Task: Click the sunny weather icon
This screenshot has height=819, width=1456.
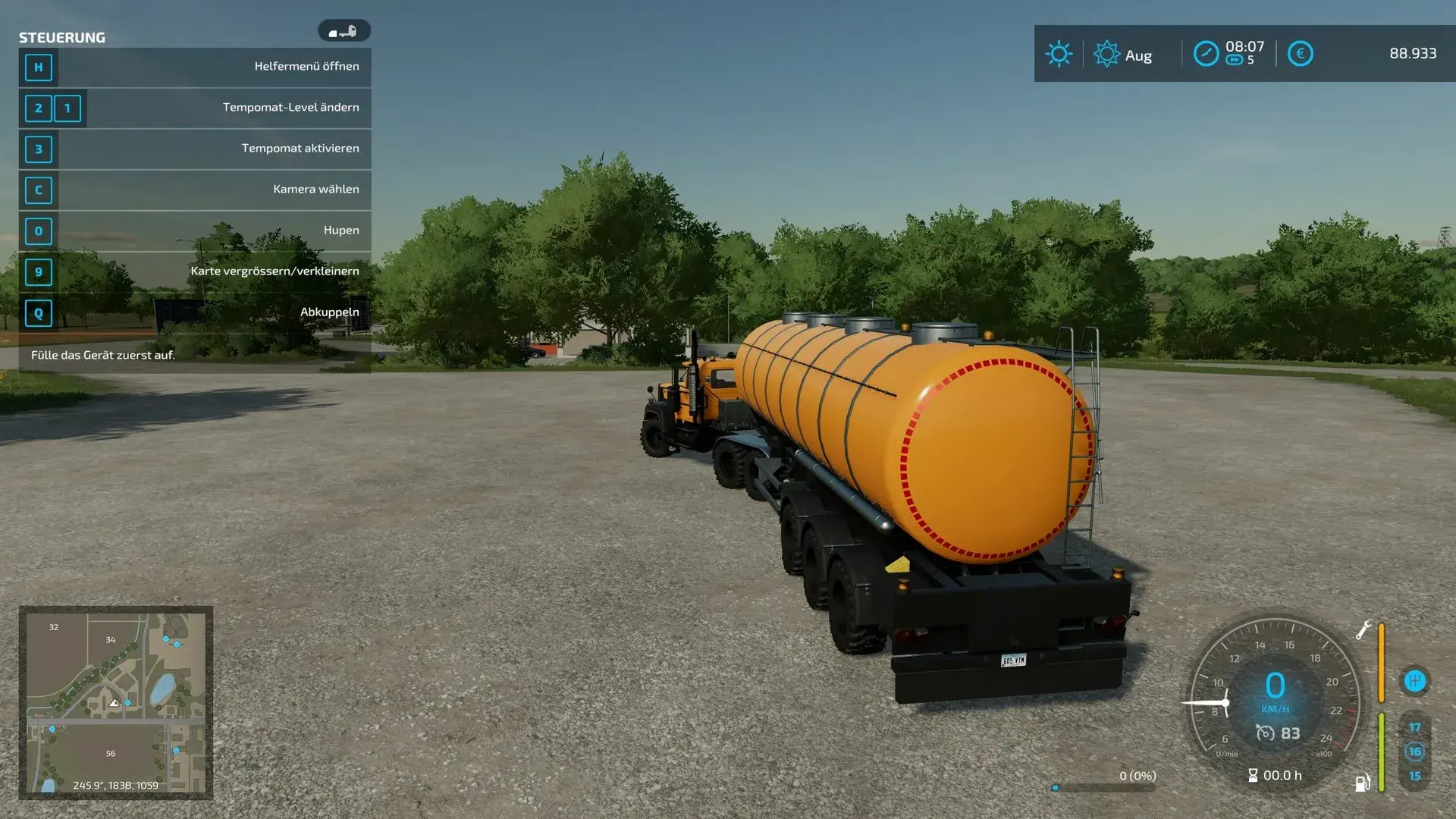Action: 1059,54
